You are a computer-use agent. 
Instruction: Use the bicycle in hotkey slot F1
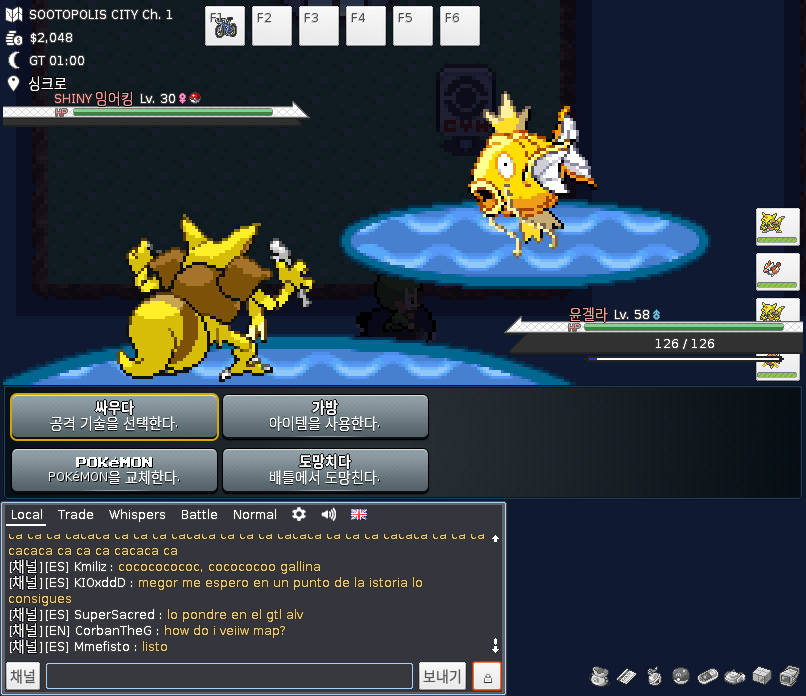(225, 26)
